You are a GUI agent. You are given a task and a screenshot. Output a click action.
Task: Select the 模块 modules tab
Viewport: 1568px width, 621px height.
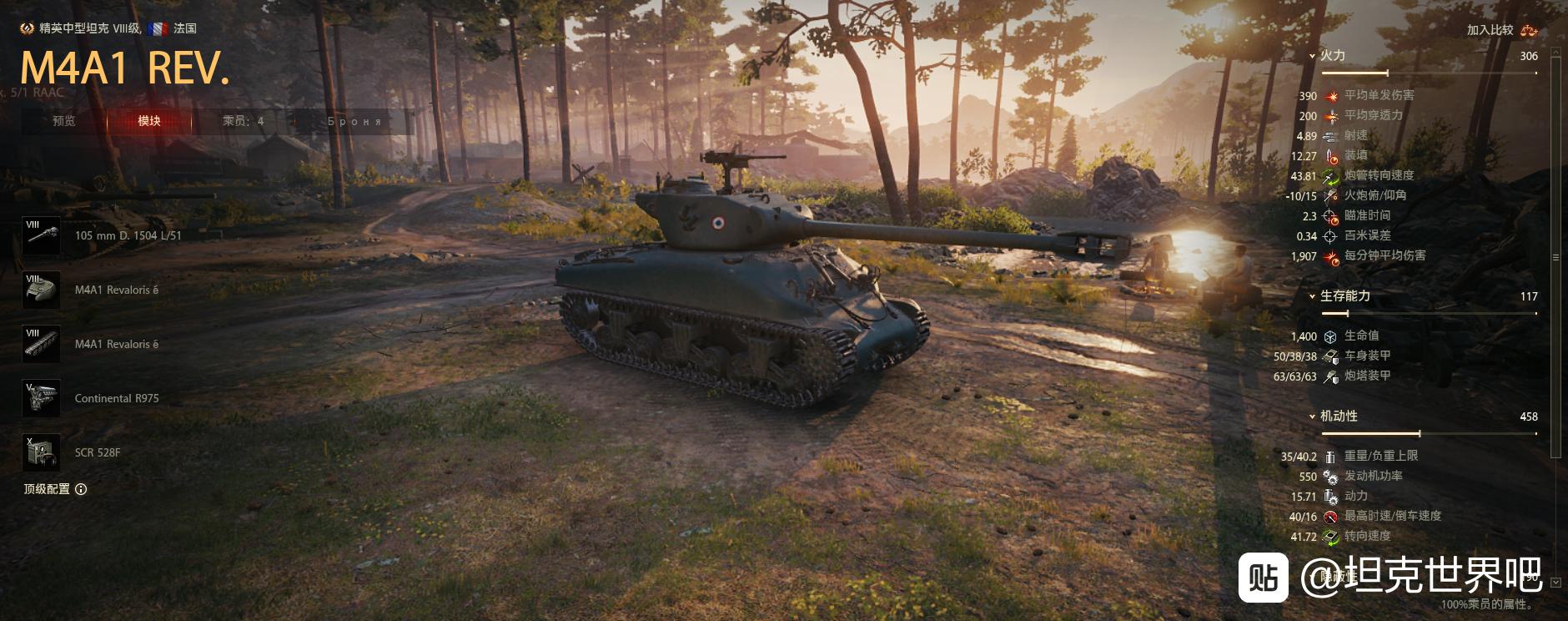(149, 121)
